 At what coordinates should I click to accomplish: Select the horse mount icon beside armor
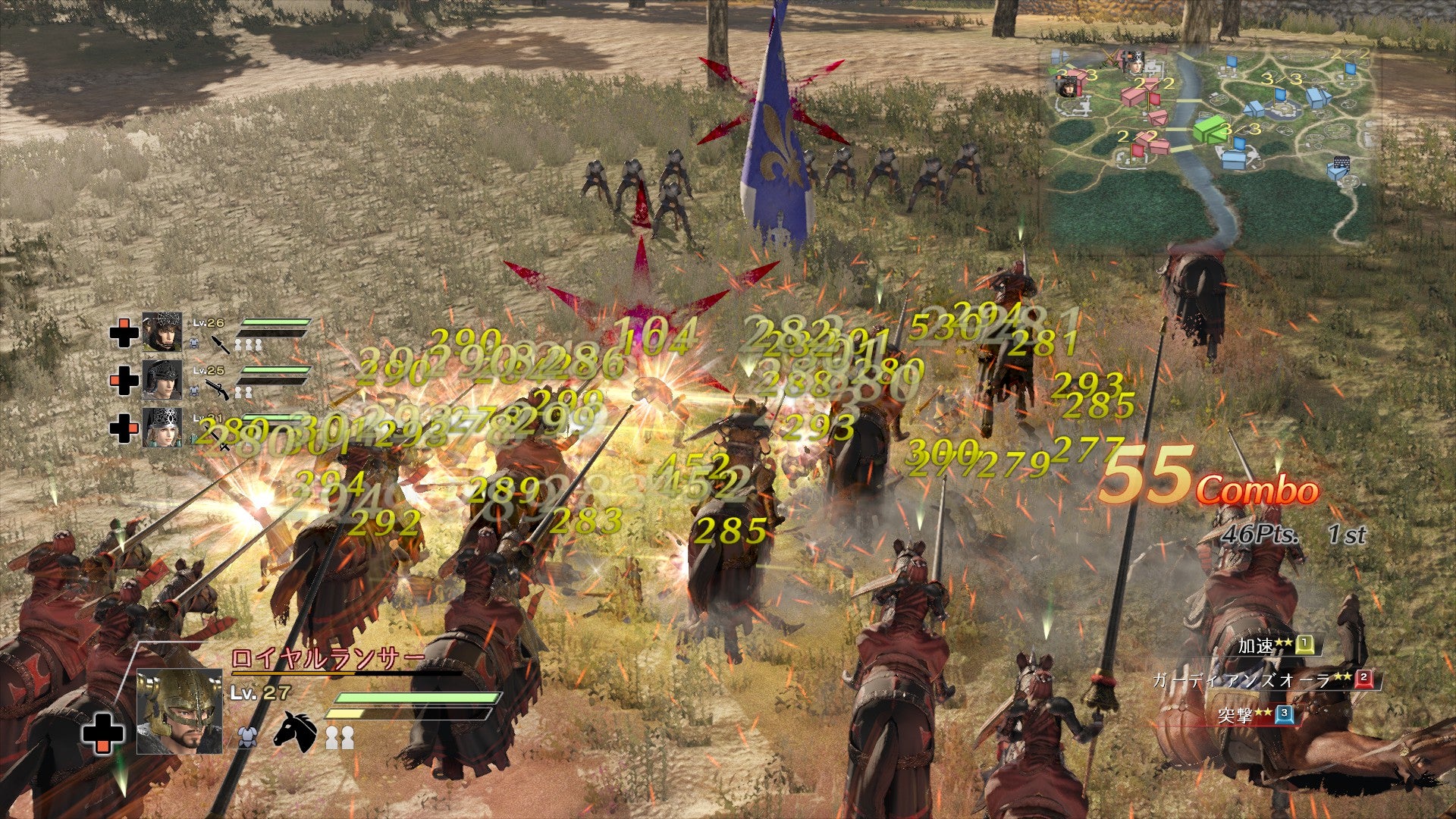coord(297,733)
